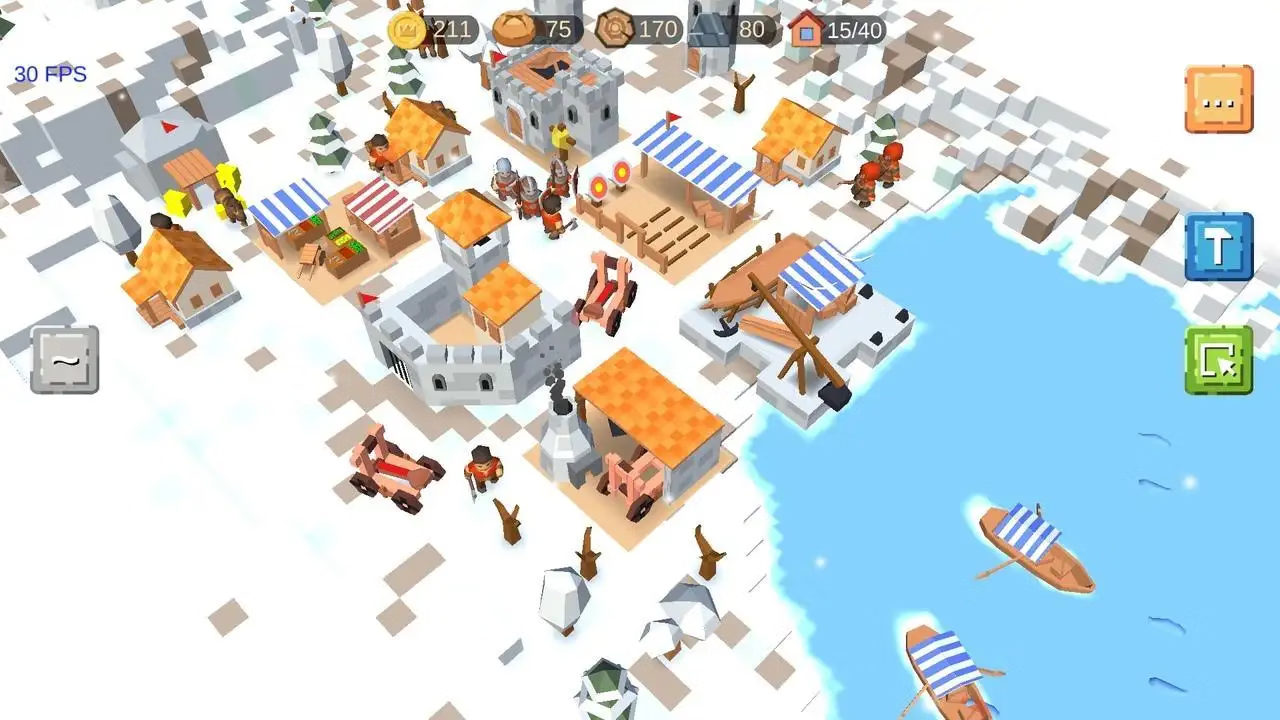Click the gray tilde console button
This screenshot has width=1280, height=720.
(x=65, y=360)
